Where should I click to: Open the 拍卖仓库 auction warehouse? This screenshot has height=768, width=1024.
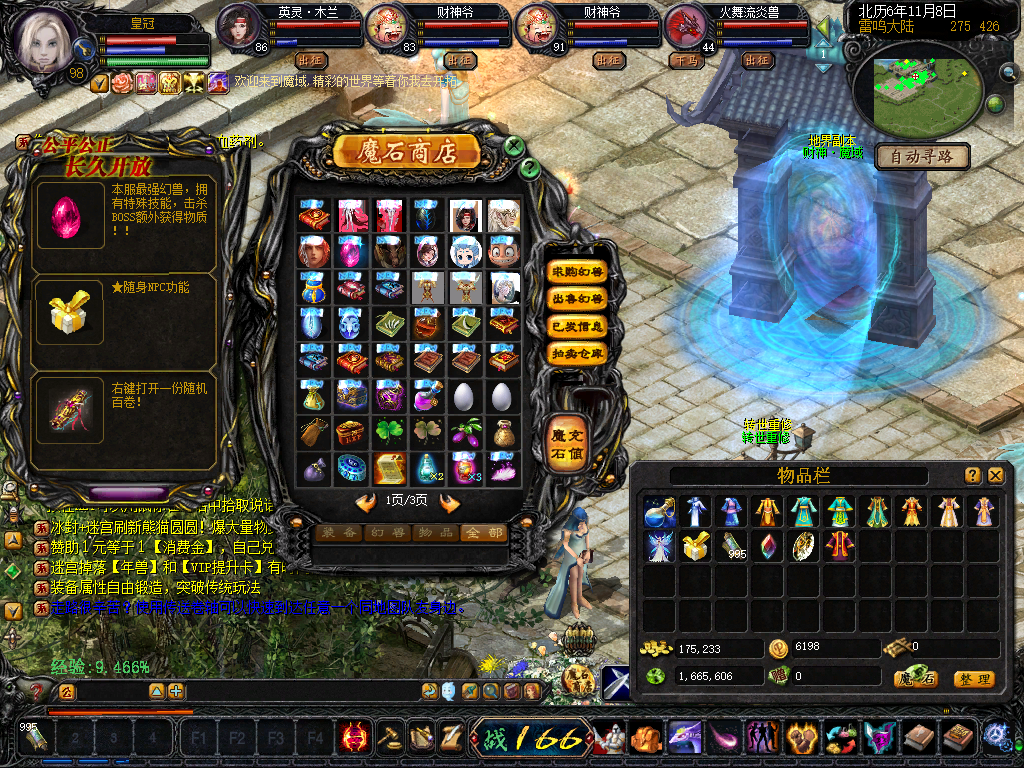(x=577, y=353)
